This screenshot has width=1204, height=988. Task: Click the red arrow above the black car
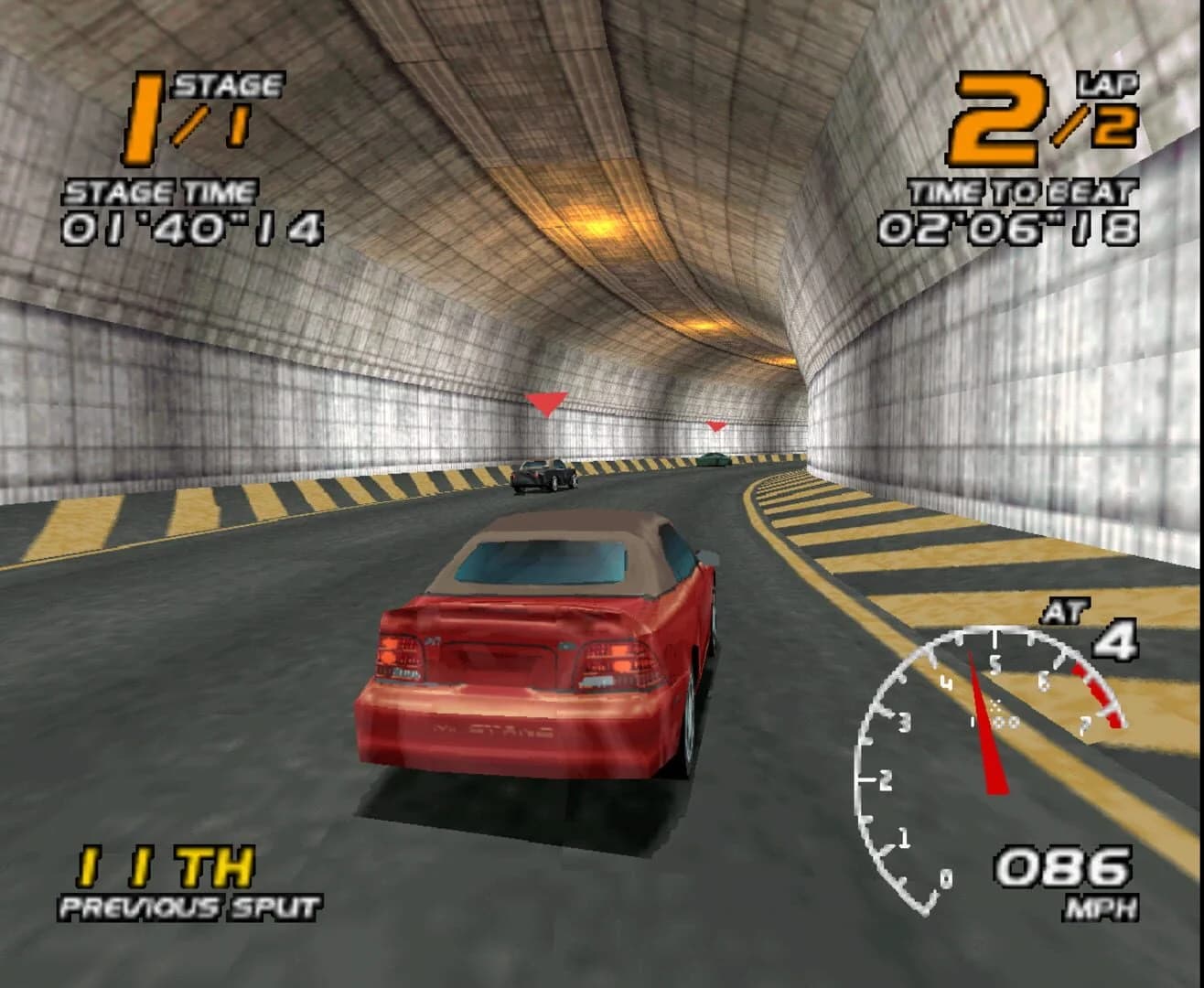(x=547, y=403)
